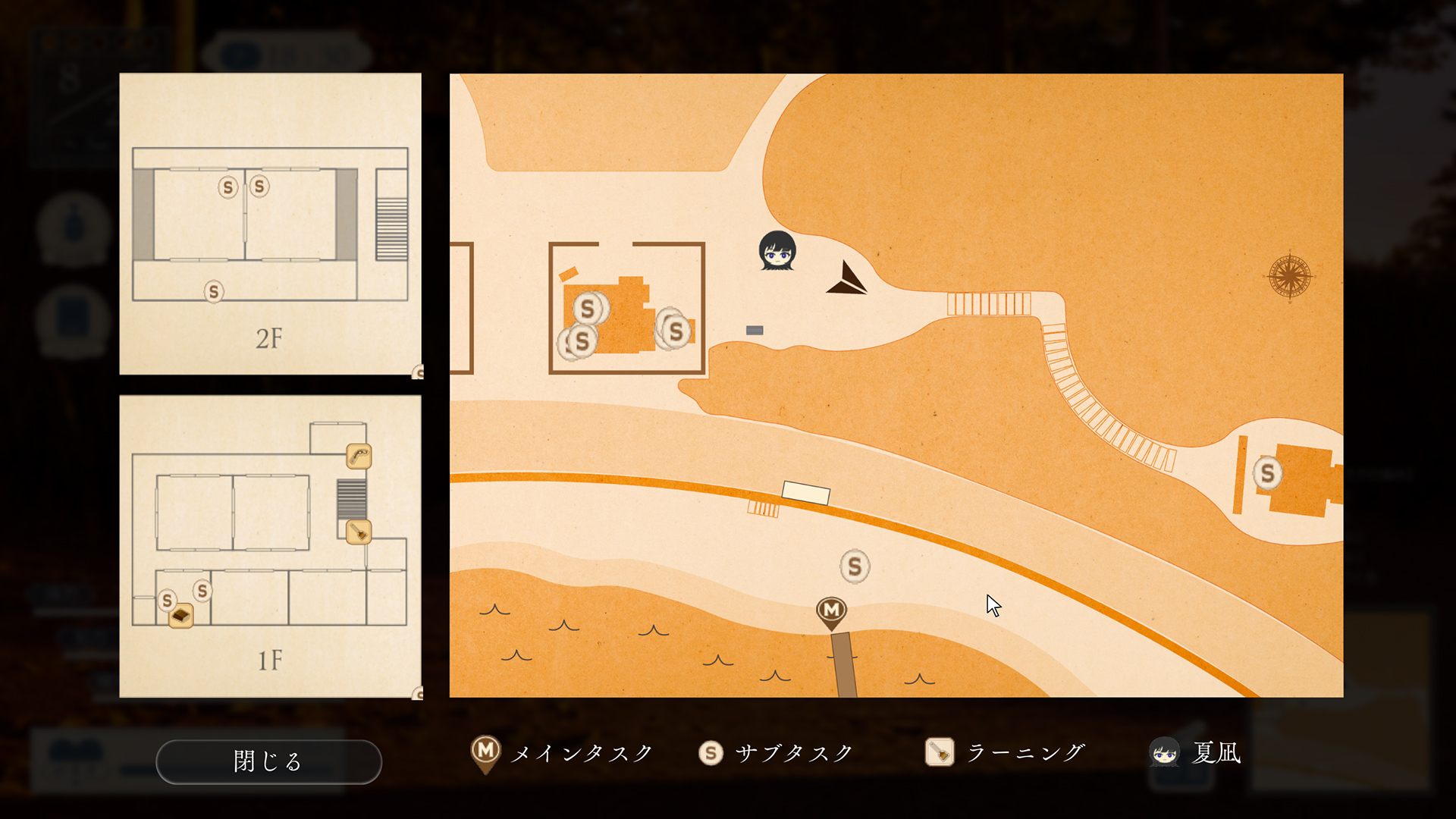Image resolution: width=1456 pixels, height=819 pixels.
Task: Select the main task M marker on the map
Action: pos(831,611)
